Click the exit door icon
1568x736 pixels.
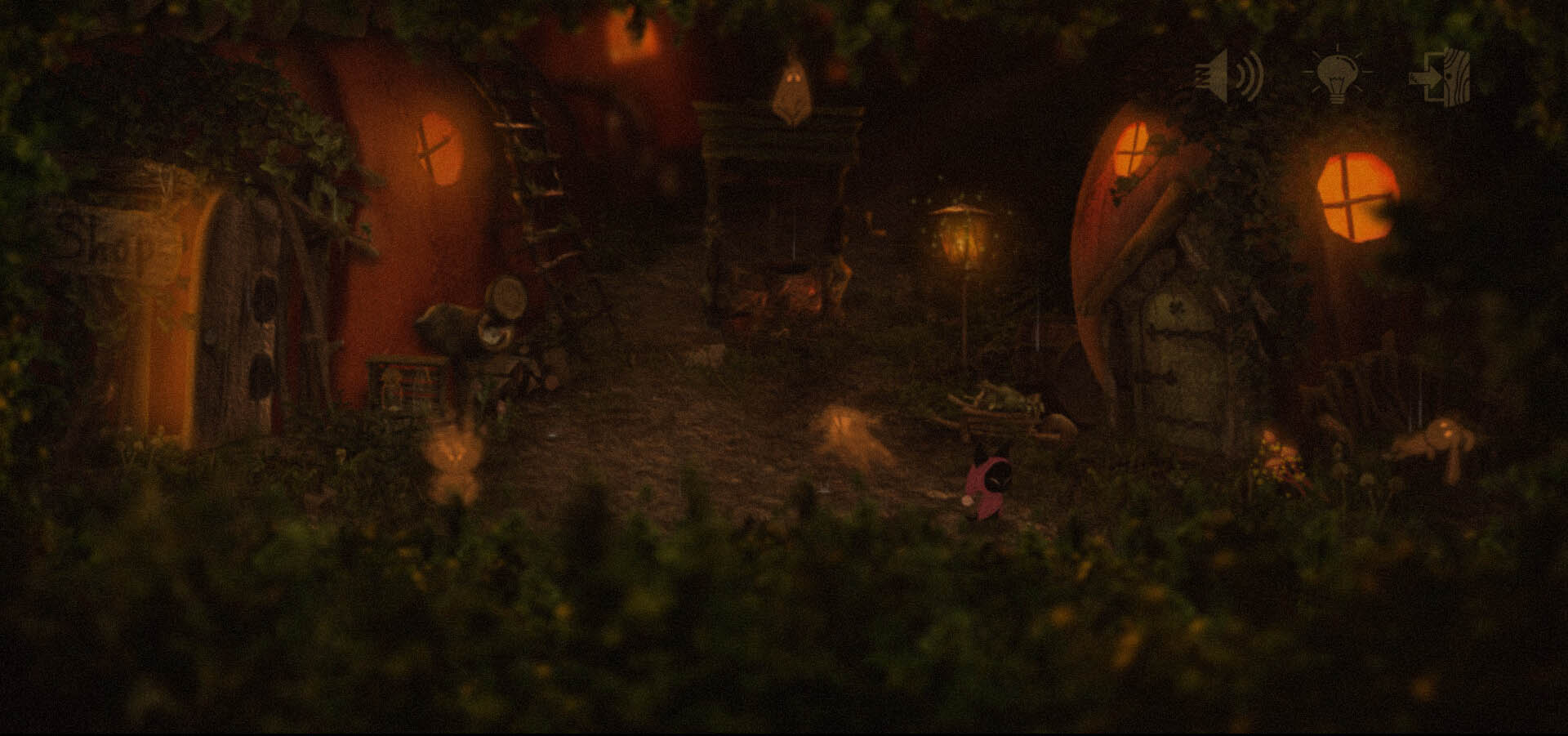click(x=1442, y=77)
